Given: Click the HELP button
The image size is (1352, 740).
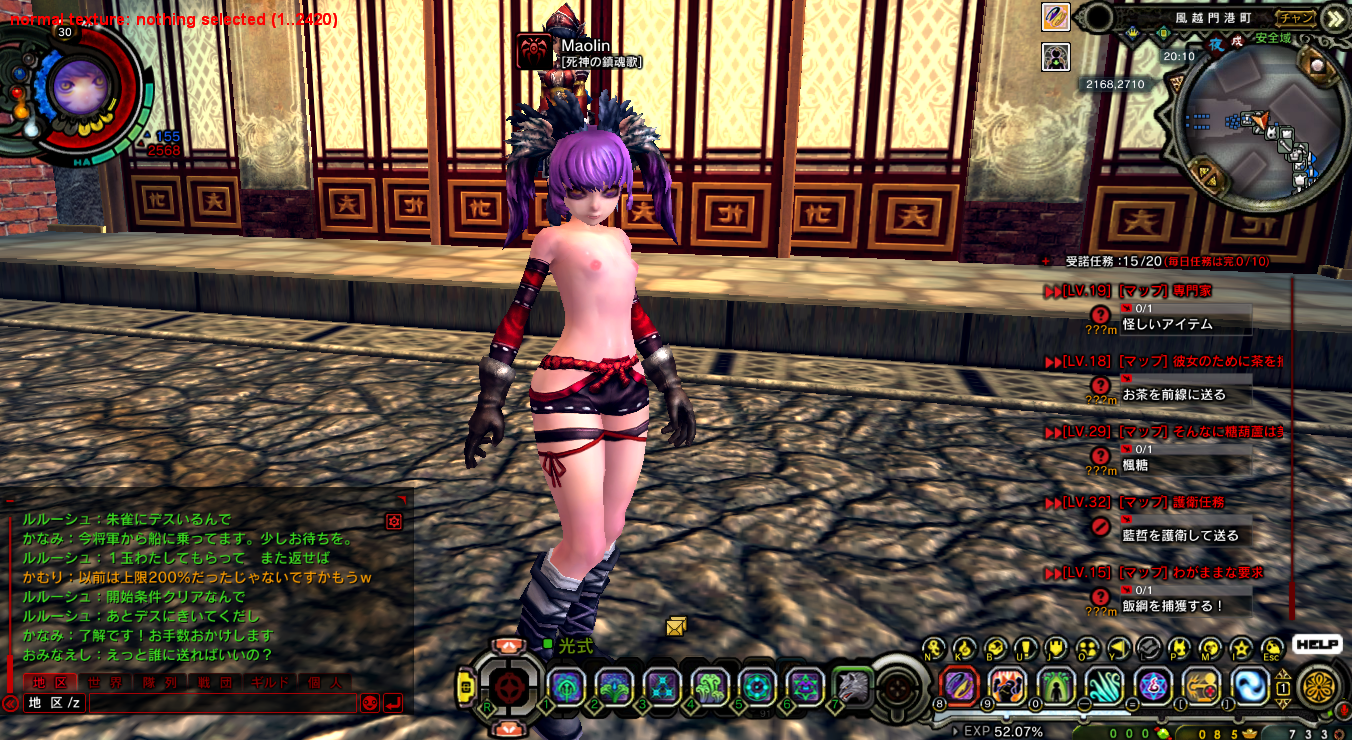Looking at the screenshot, I should click(x=1316, y=645).
